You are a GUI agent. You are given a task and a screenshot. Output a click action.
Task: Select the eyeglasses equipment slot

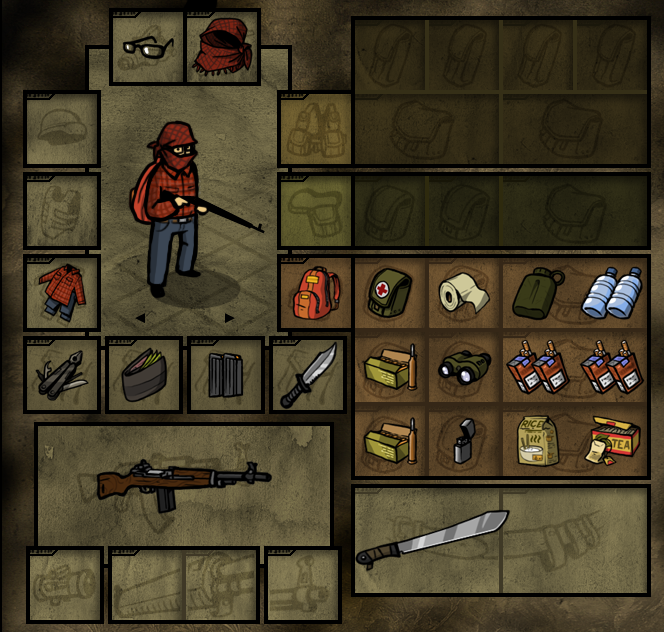(147, 47)
